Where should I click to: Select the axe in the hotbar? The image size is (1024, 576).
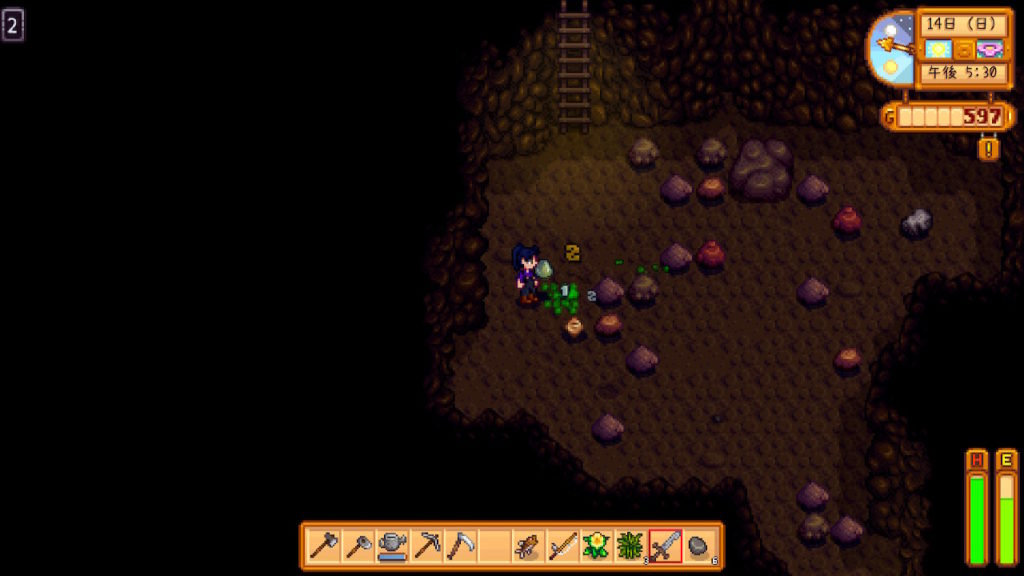click(324, 546)
